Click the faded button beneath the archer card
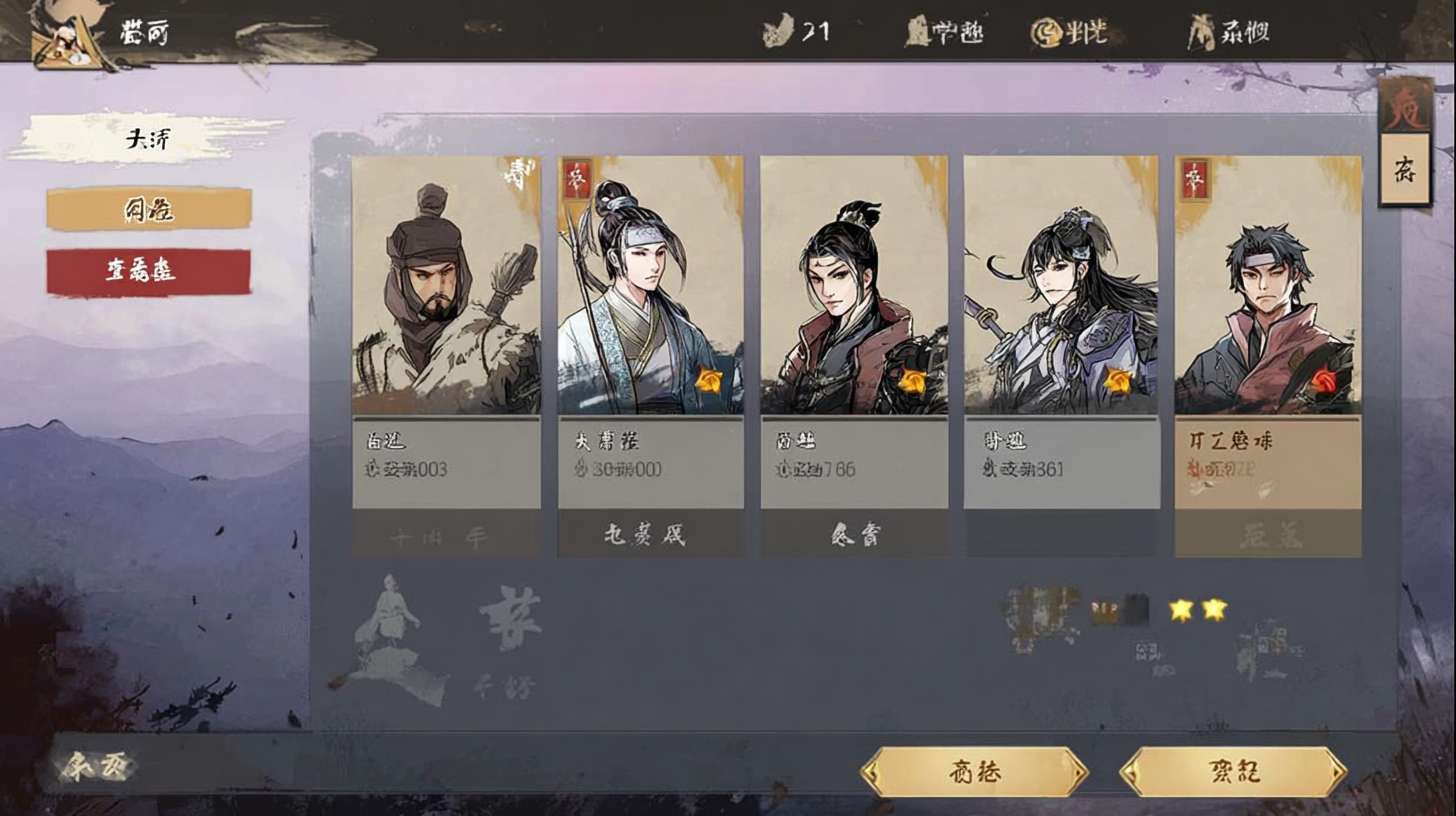This screenshot has width=1456, height=816. tap(446, 534)
